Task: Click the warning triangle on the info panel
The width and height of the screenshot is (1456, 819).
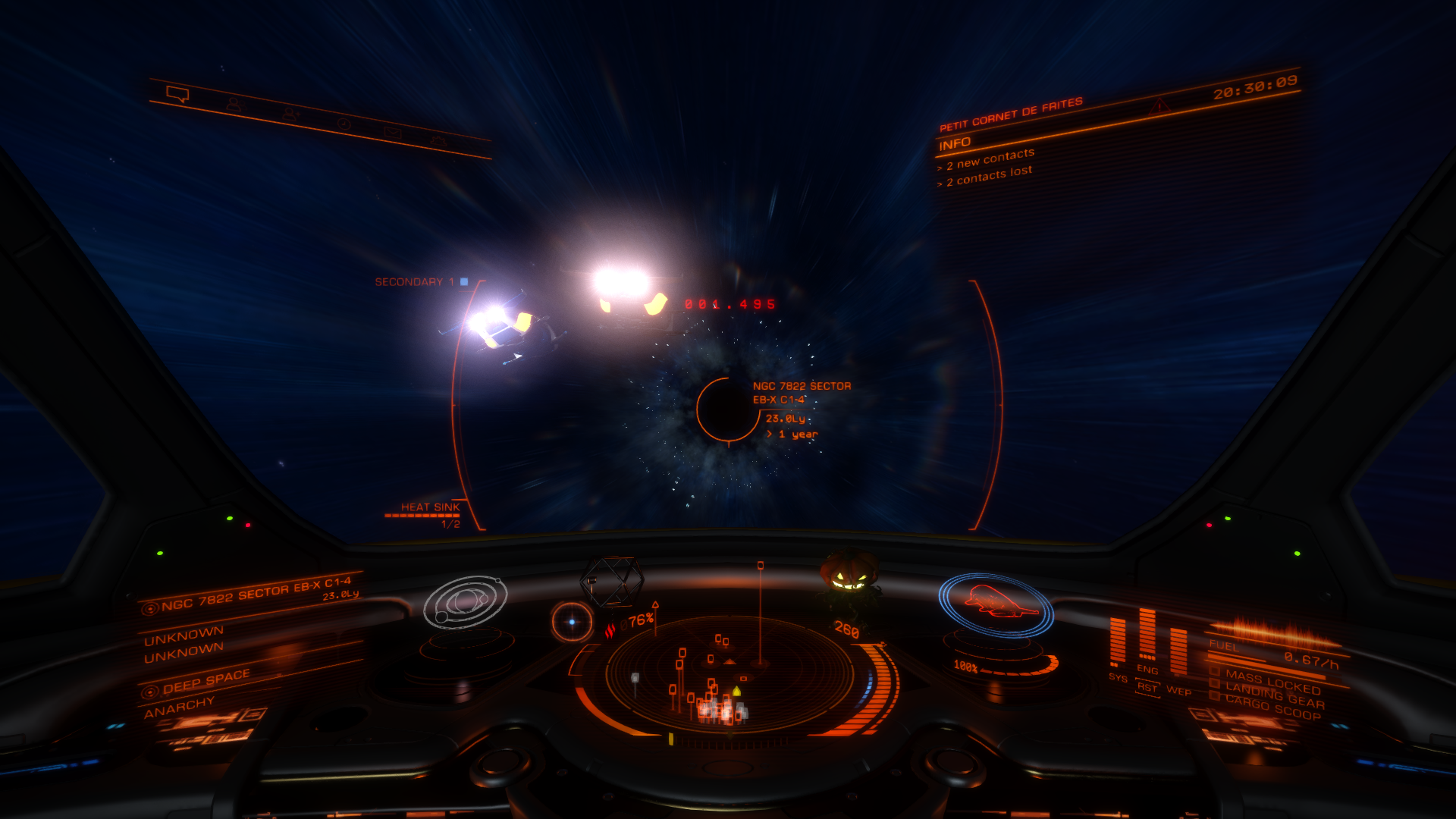Action: pyautogui.click(x=1160, y=107)
